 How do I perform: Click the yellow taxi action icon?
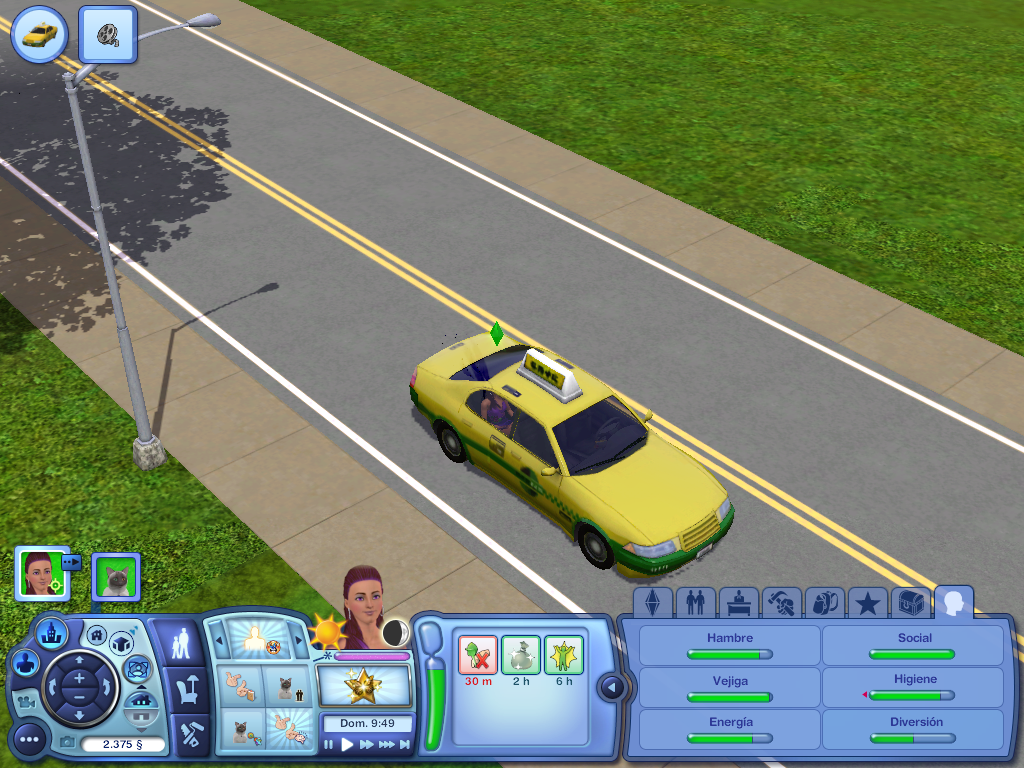(39, 34)
